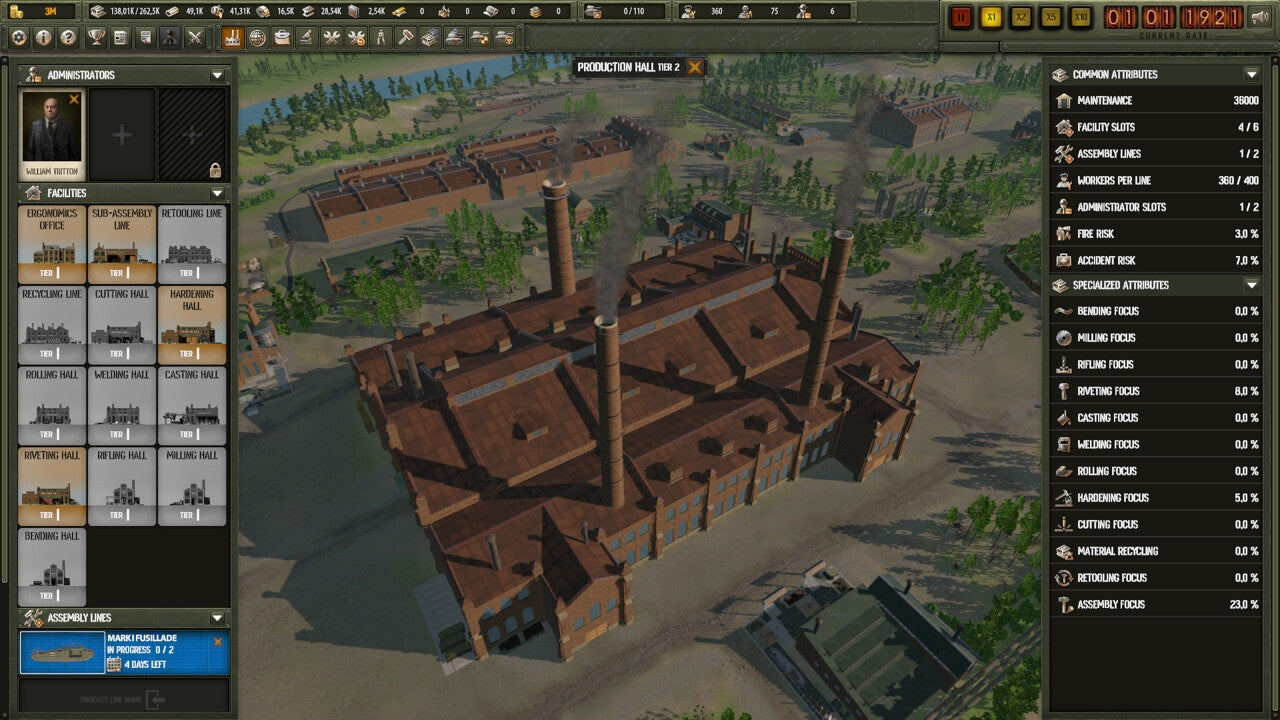Pause the game simulation
This screenshot has width=1280, height=720.
tap(960, 16)
